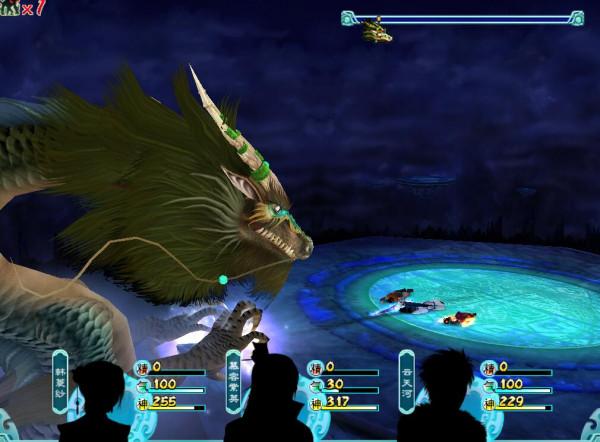Image resolution: width=600 pixels, height=442 pixels.
Task: Click the dragon head turn-order marker
Action: 377,31
